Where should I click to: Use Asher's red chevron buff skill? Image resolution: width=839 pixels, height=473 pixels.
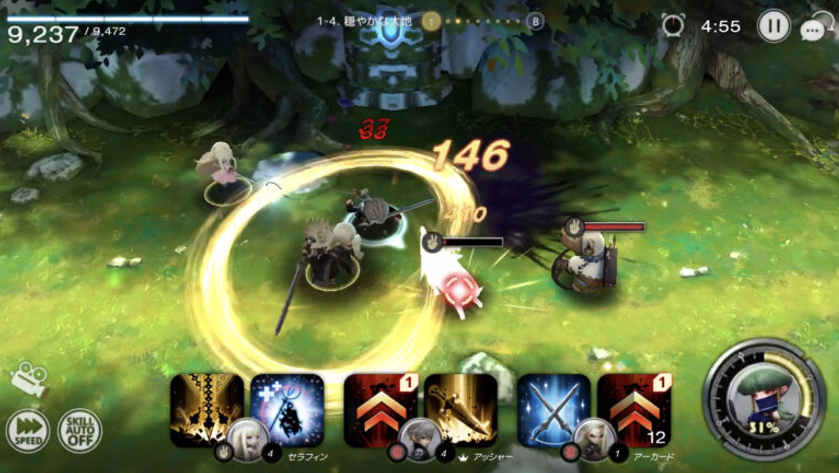point(380,408)
